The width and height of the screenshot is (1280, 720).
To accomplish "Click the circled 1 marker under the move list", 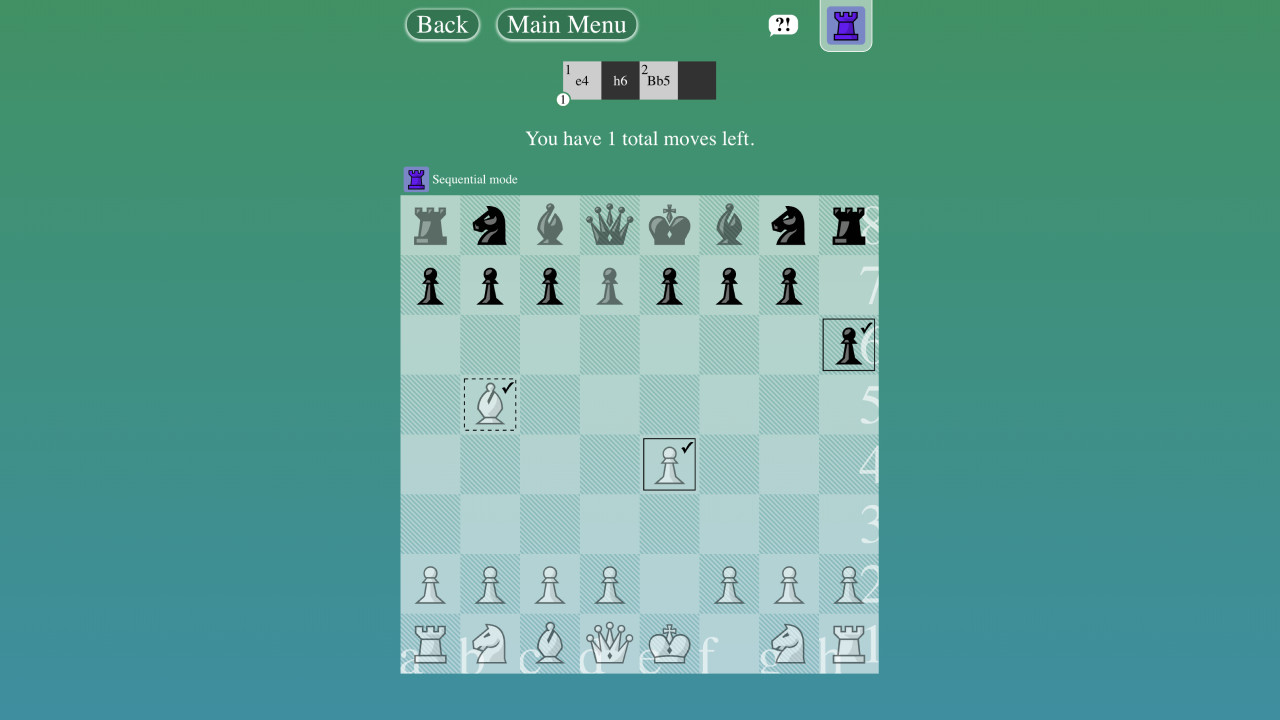I will click(x=563, y=99).
